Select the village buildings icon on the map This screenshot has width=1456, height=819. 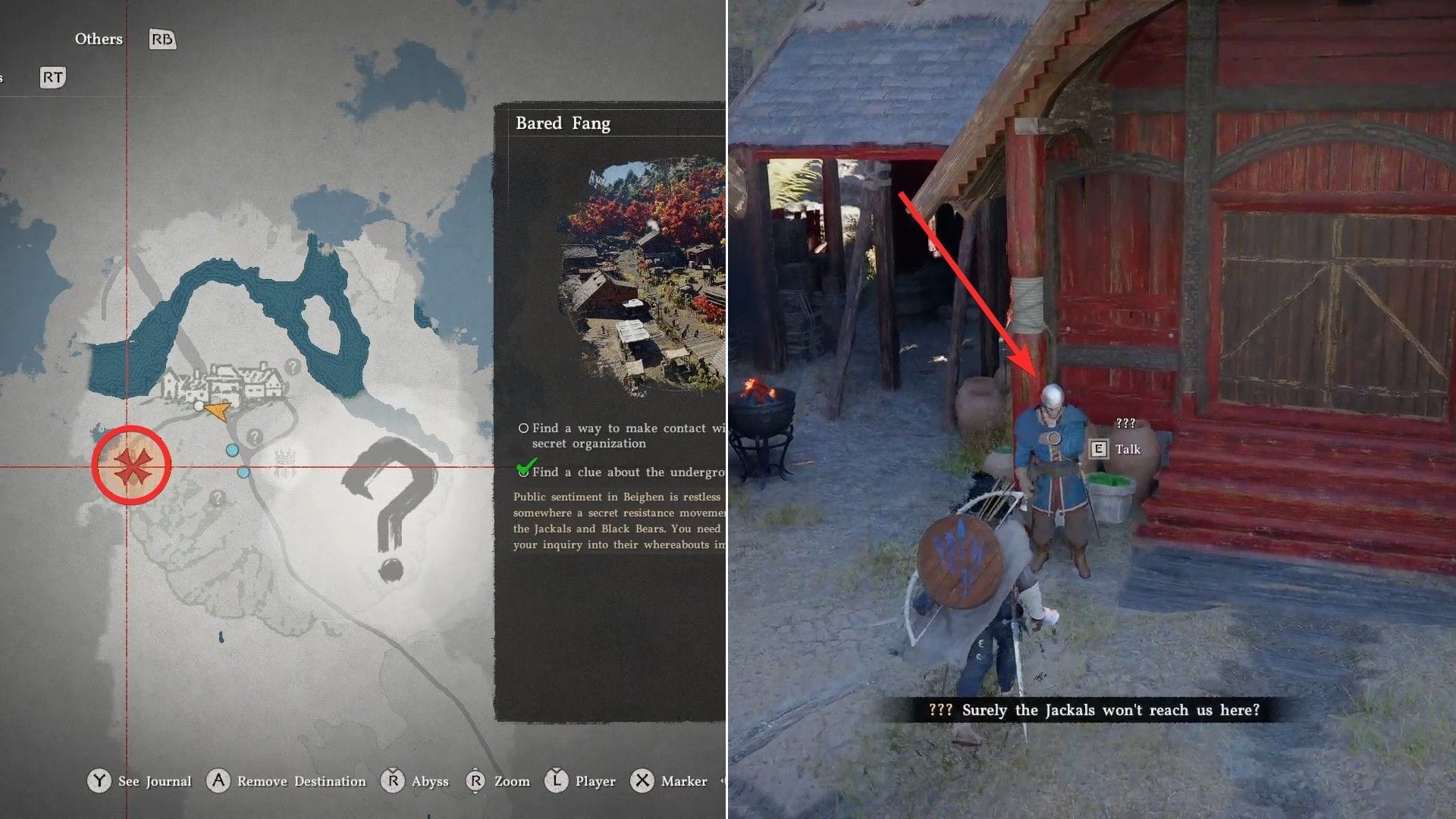click(x=224, y=383)
